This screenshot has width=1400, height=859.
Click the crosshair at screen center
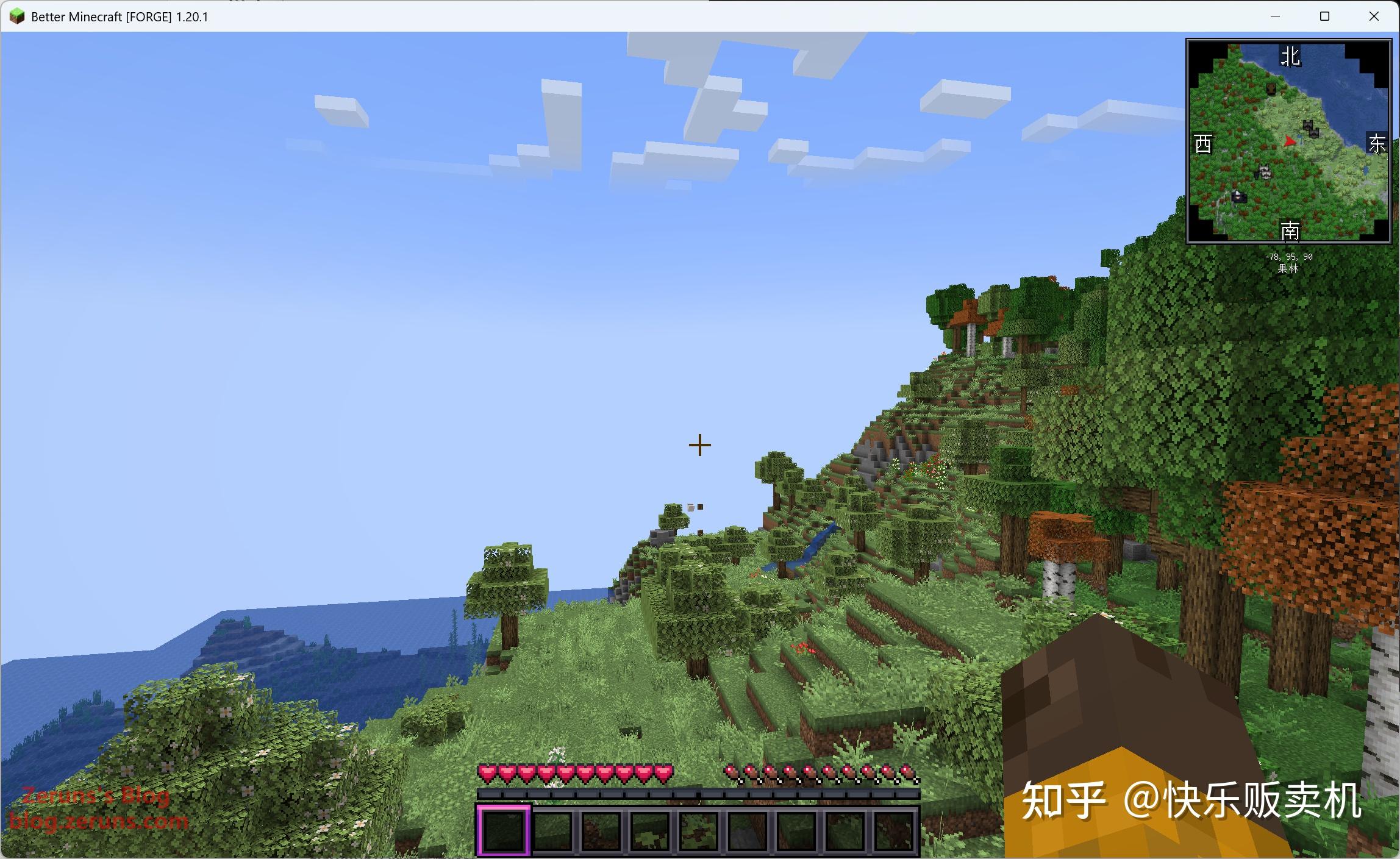[x=700, y=445]
